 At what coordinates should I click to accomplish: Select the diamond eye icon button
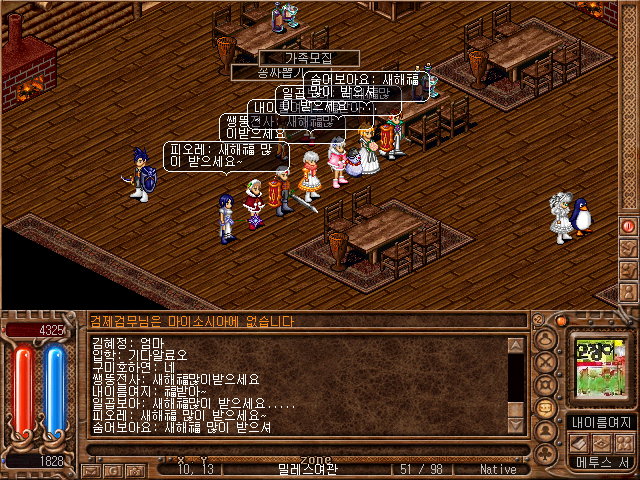pos(603,442)
